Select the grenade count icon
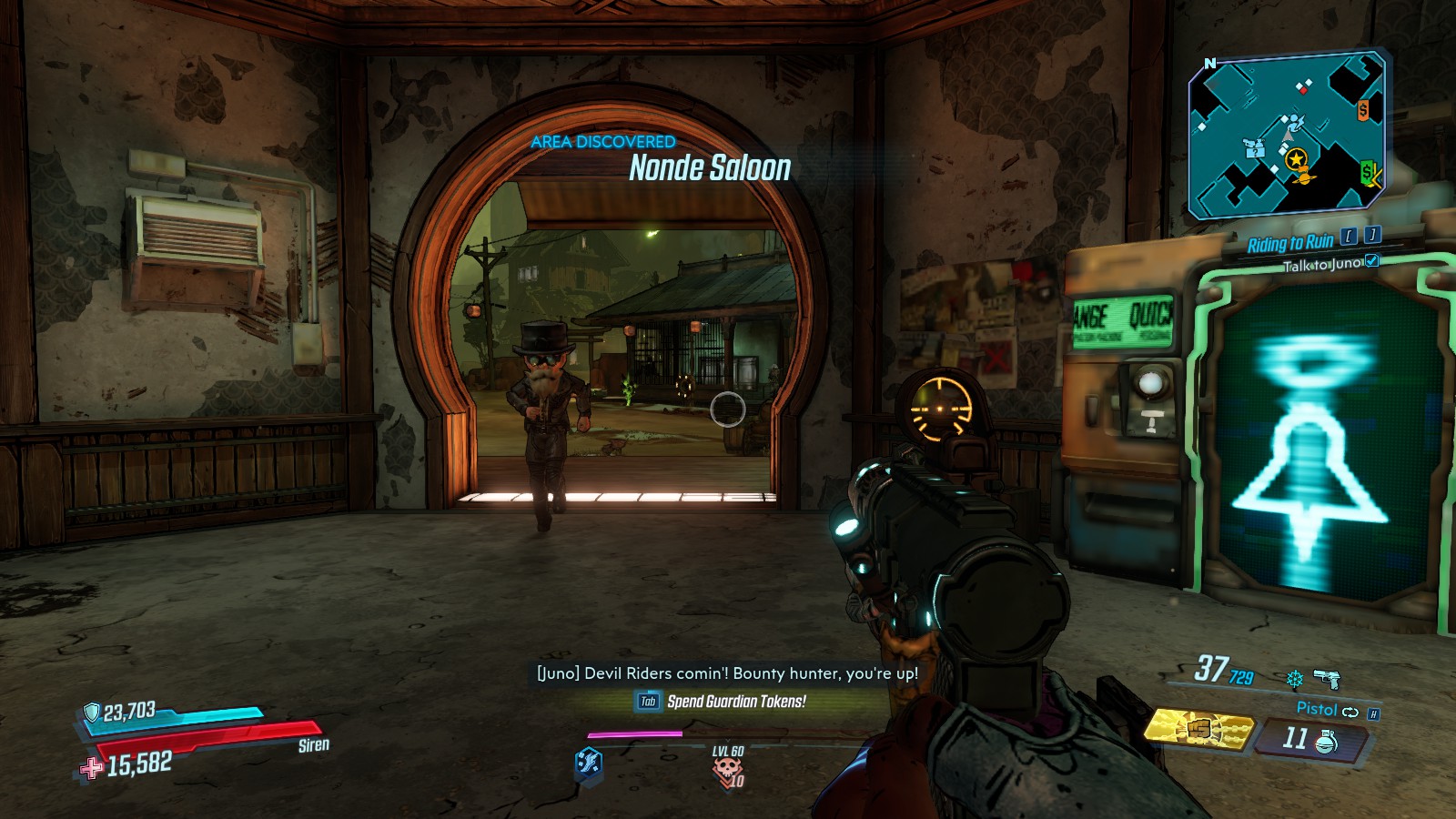Image resolution: width=1456 pixels, height=819 pixels. coord(1326,742)
